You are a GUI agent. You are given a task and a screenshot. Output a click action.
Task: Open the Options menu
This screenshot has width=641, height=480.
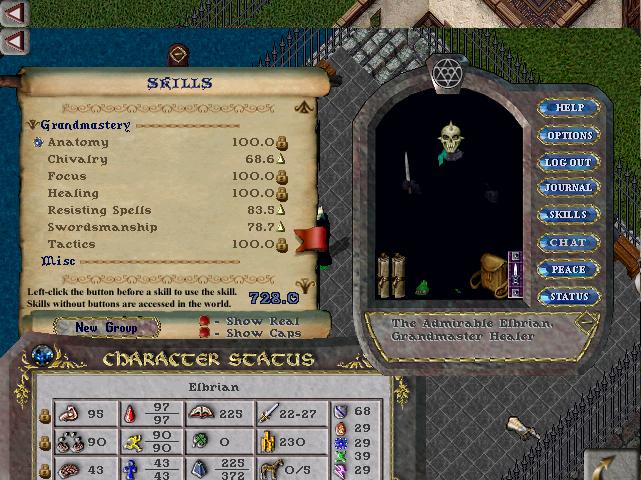pyautogui.click(x=569, y=135)
